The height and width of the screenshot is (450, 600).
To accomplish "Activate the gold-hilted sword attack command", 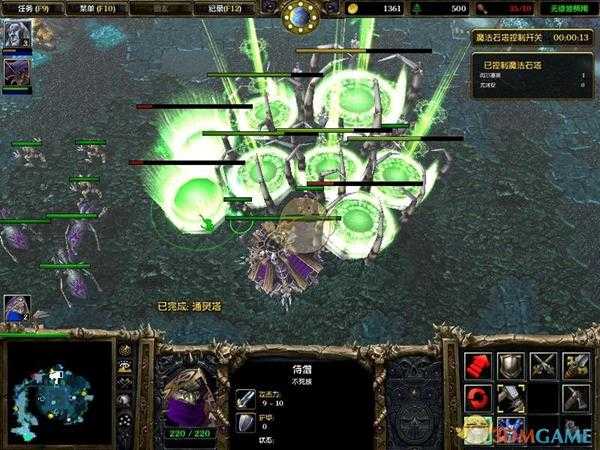I will click(x=575, y=365).
